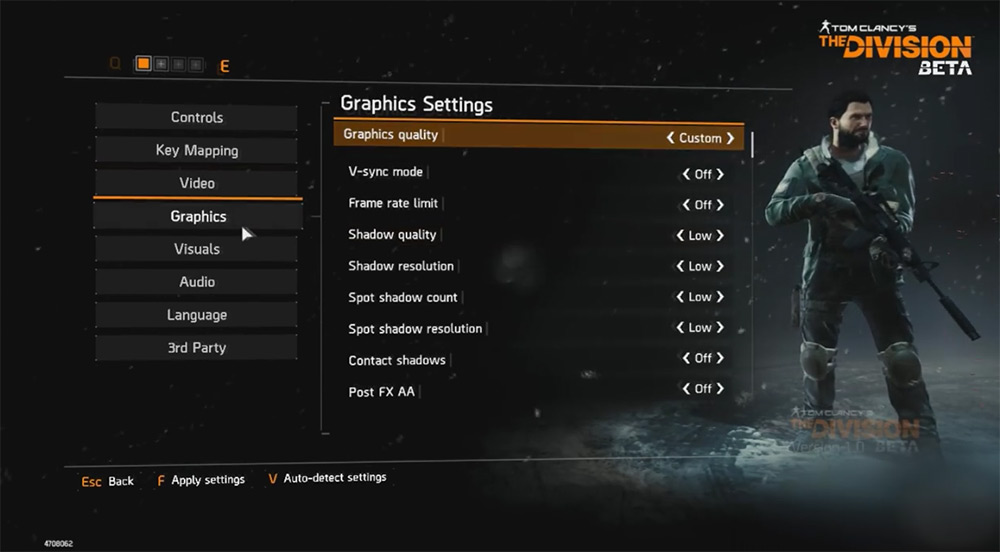Toggle Contact shadows with its right arrow

[720, 358]
